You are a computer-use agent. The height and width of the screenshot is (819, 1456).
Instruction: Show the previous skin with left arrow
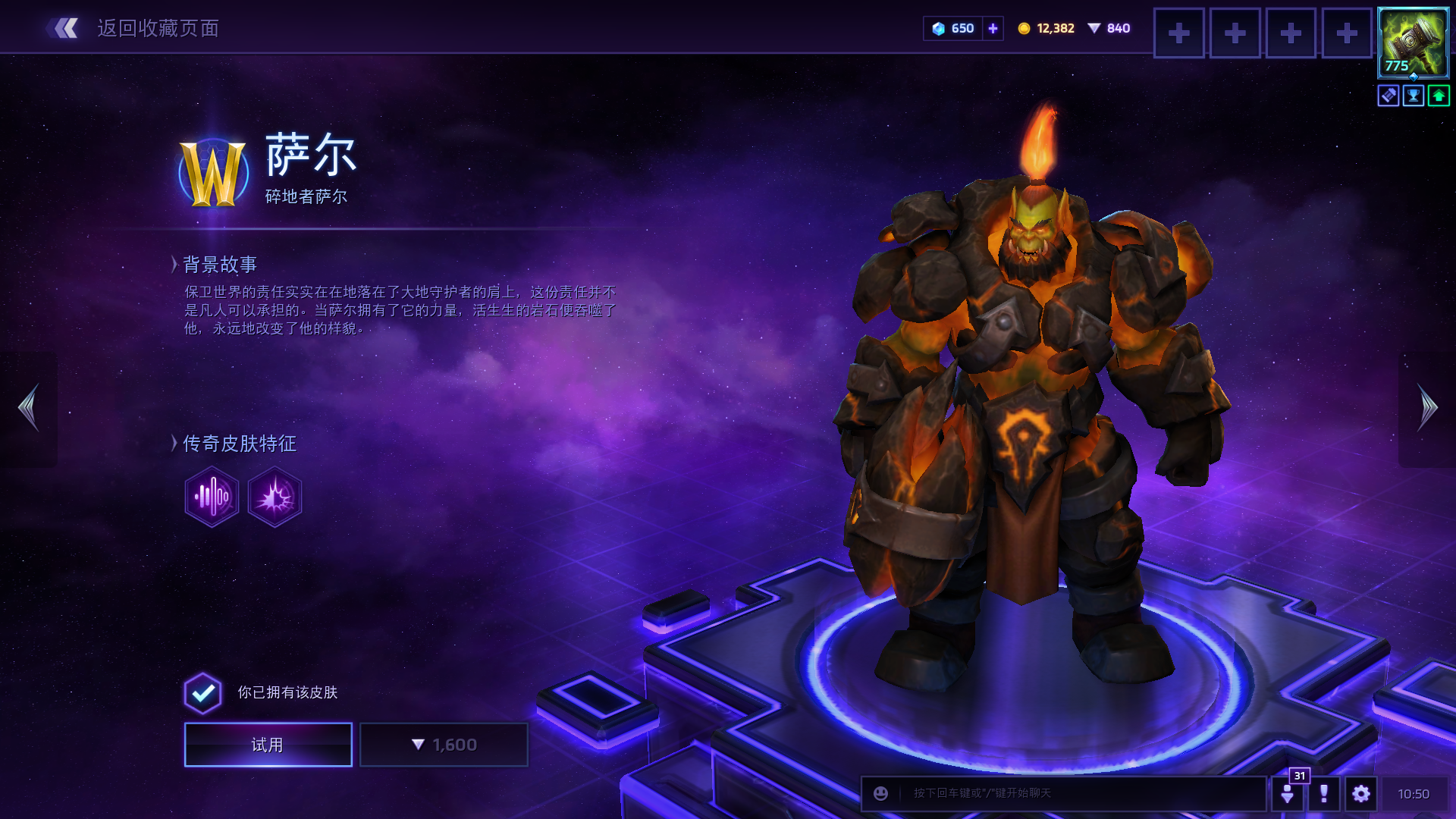pyautogui.click(x=29, y=408)
